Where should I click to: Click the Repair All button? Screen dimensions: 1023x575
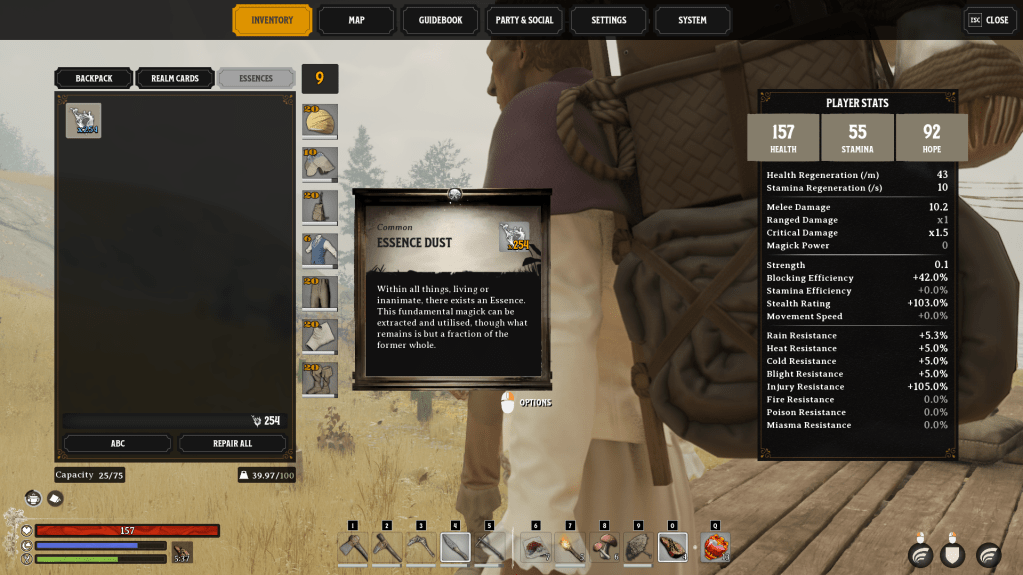[x=232, y=443]
